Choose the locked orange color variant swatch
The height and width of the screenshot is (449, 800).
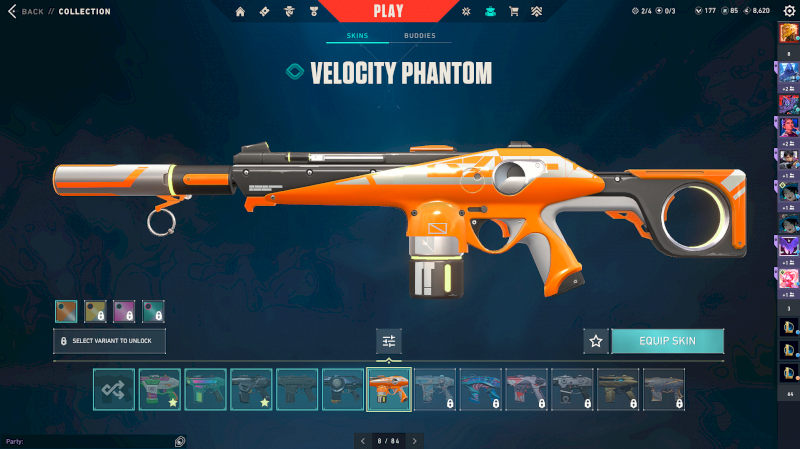click(66, 311)
